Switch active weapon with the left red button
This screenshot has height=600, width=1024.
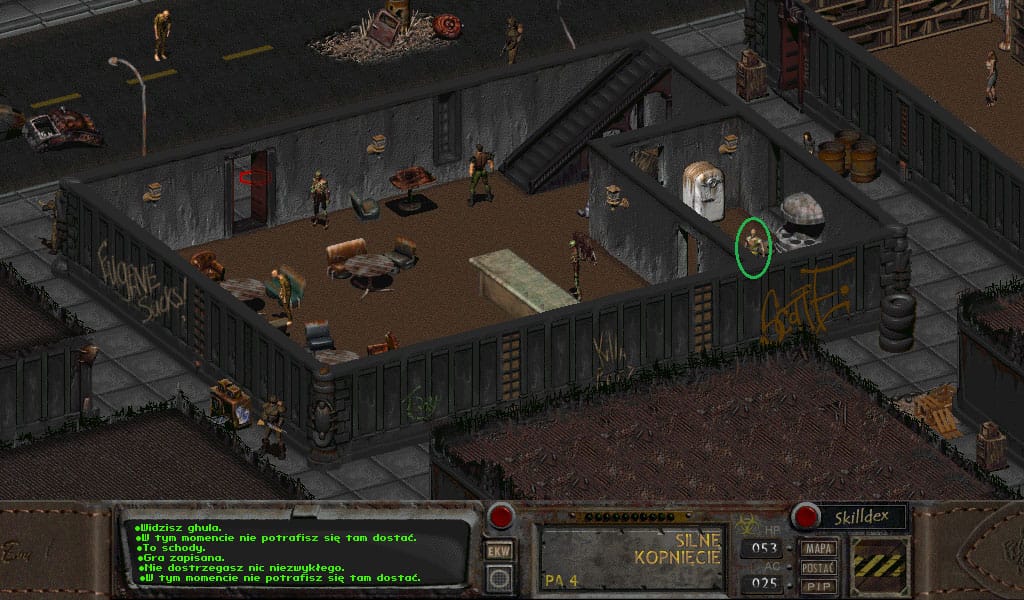pos(500,517)
